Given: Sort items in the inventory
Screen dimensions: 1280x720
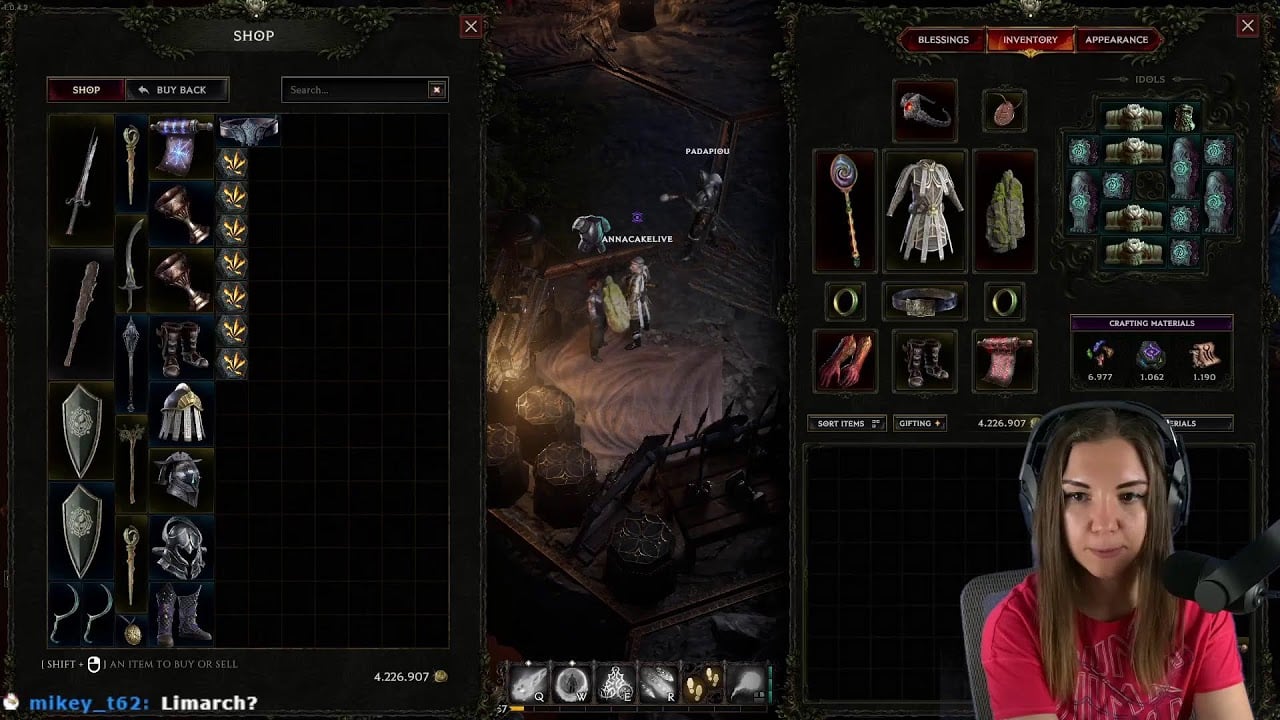Looking at the screenshot, I should (846, 423).
